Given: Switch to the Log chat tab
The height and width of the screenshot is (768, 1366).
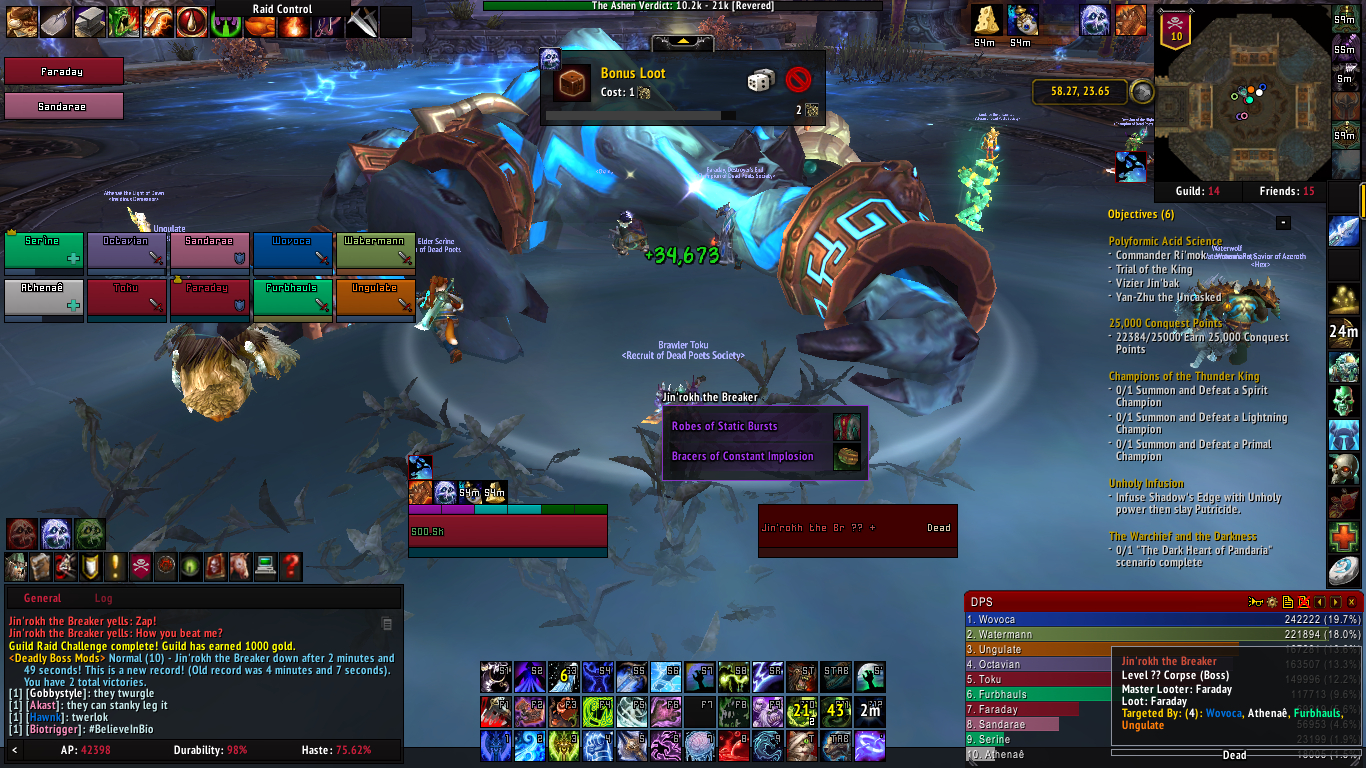Looking at the screenshot, I should (103, 598).
